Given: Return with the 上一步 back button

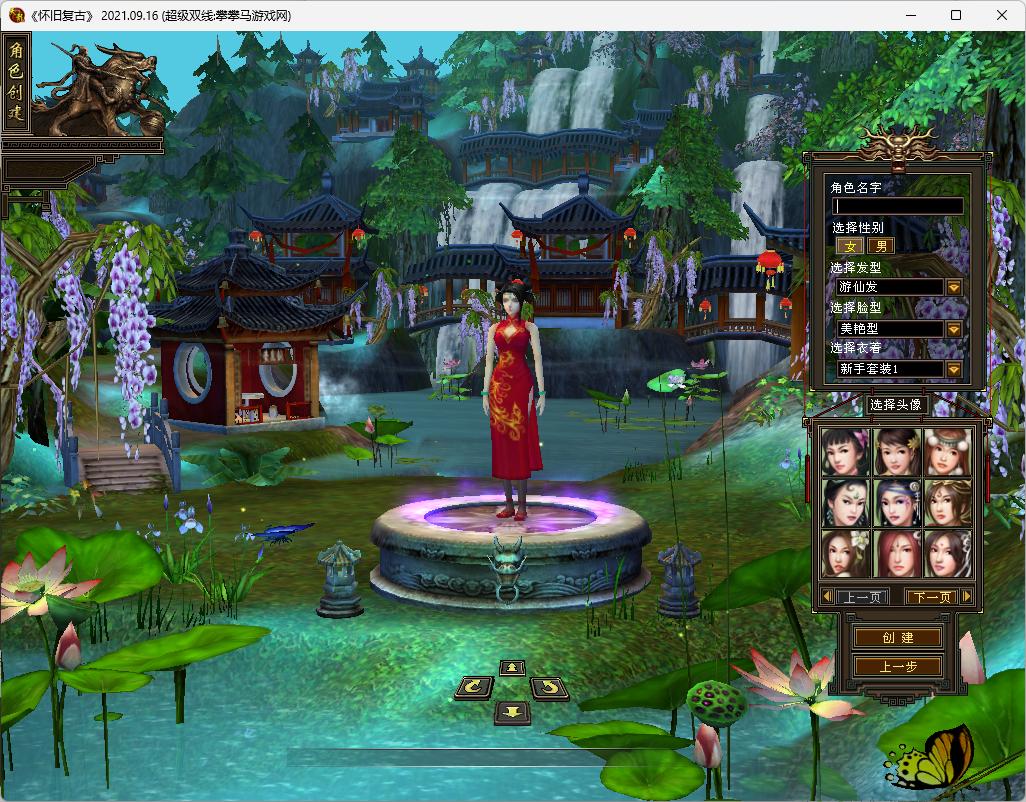Looking at the screenshot, I should pos(897,666).
